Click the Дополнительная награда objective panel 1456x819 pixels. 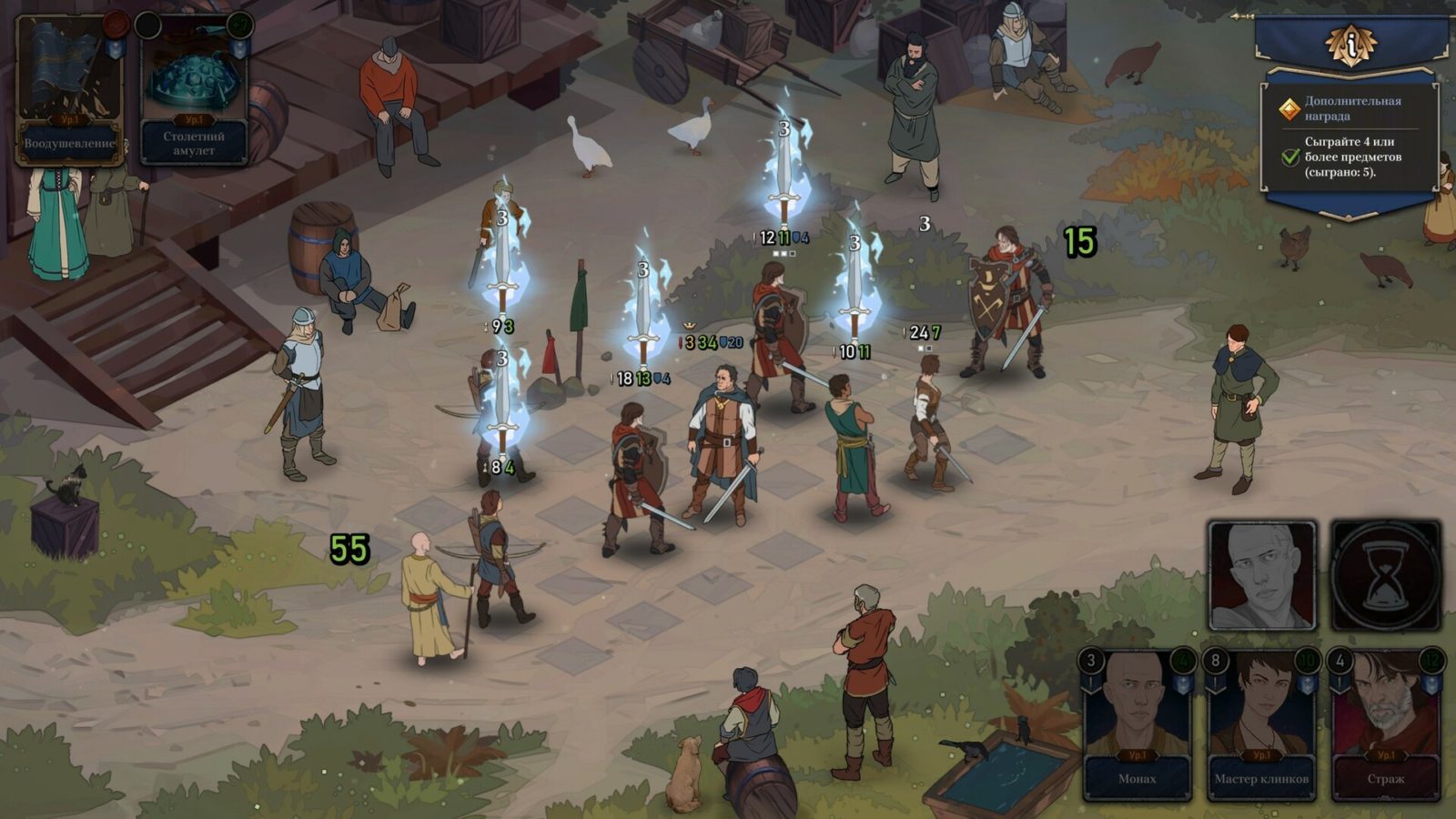coord(1349,136)
